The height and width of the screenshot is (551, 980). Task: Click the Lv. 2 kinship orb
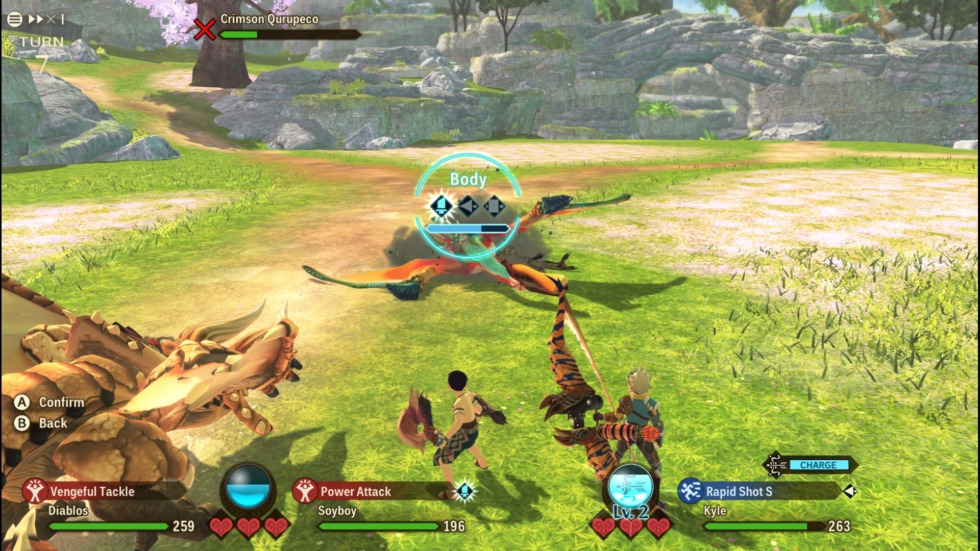tap(631, 490)
